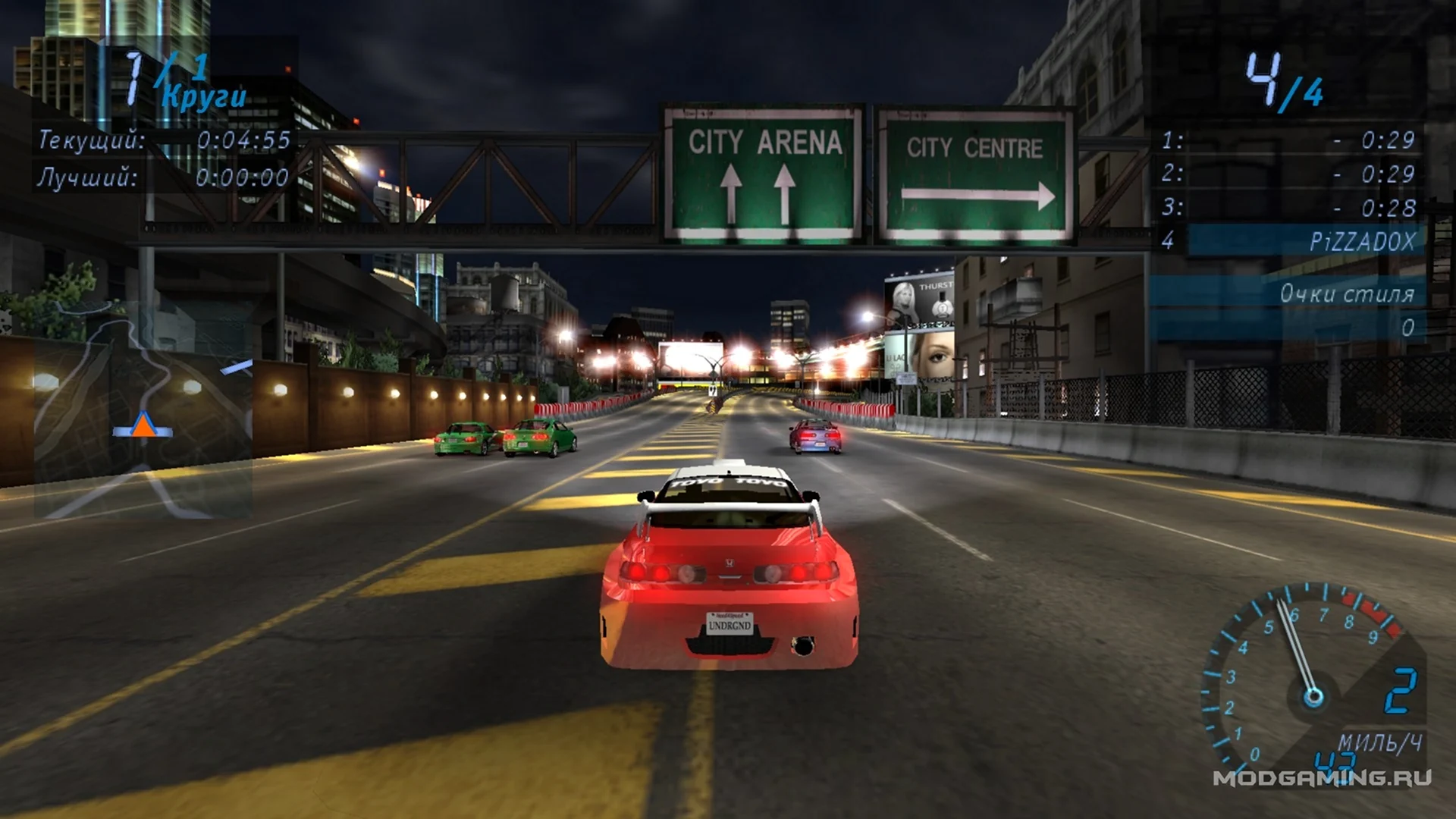Select the orange player arrow on minimap
The image size is (1456, 819).
(x=143, y=425)
